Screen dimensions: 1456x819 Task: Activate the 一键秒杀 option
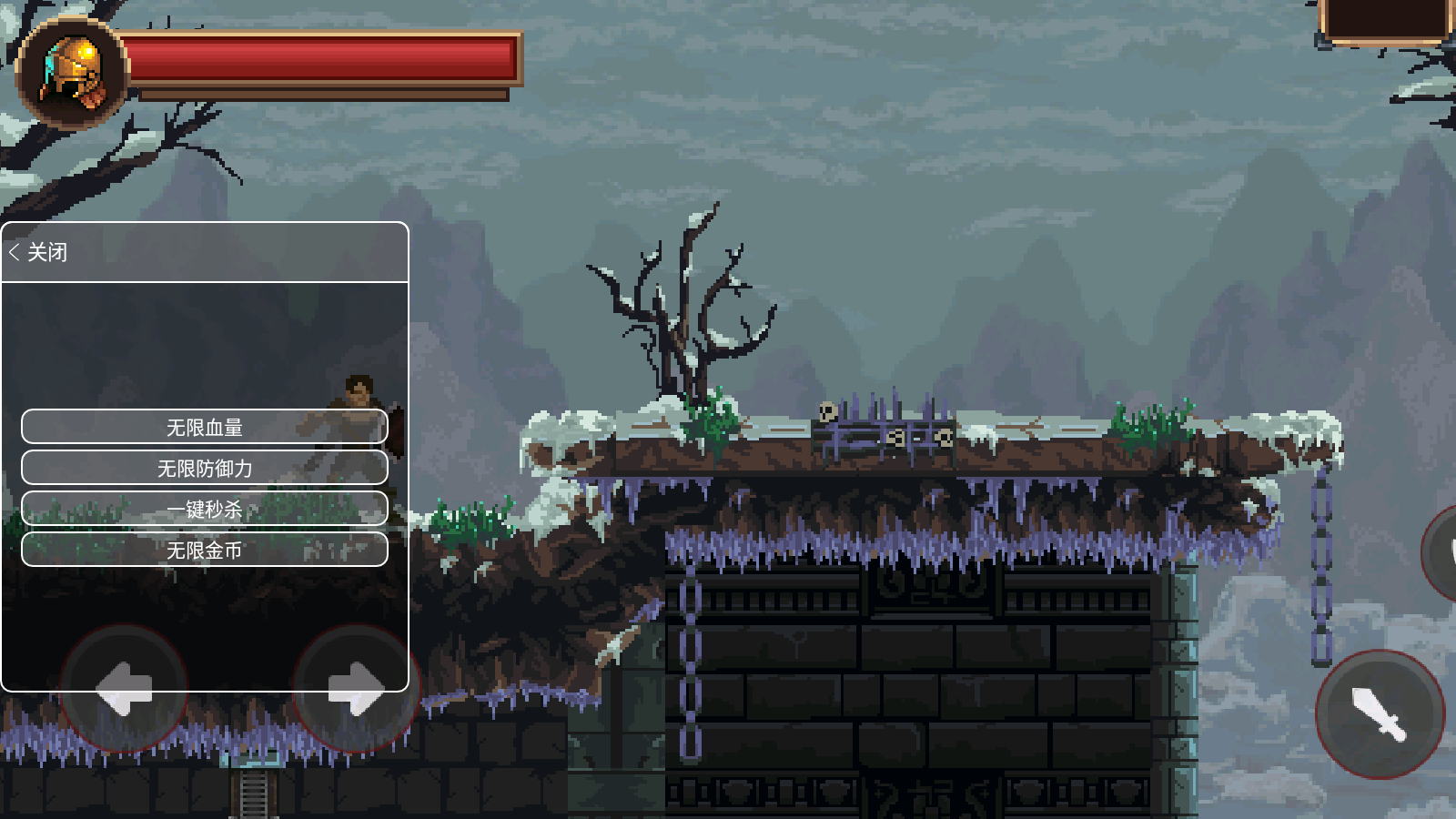click(x=205, y=509)
